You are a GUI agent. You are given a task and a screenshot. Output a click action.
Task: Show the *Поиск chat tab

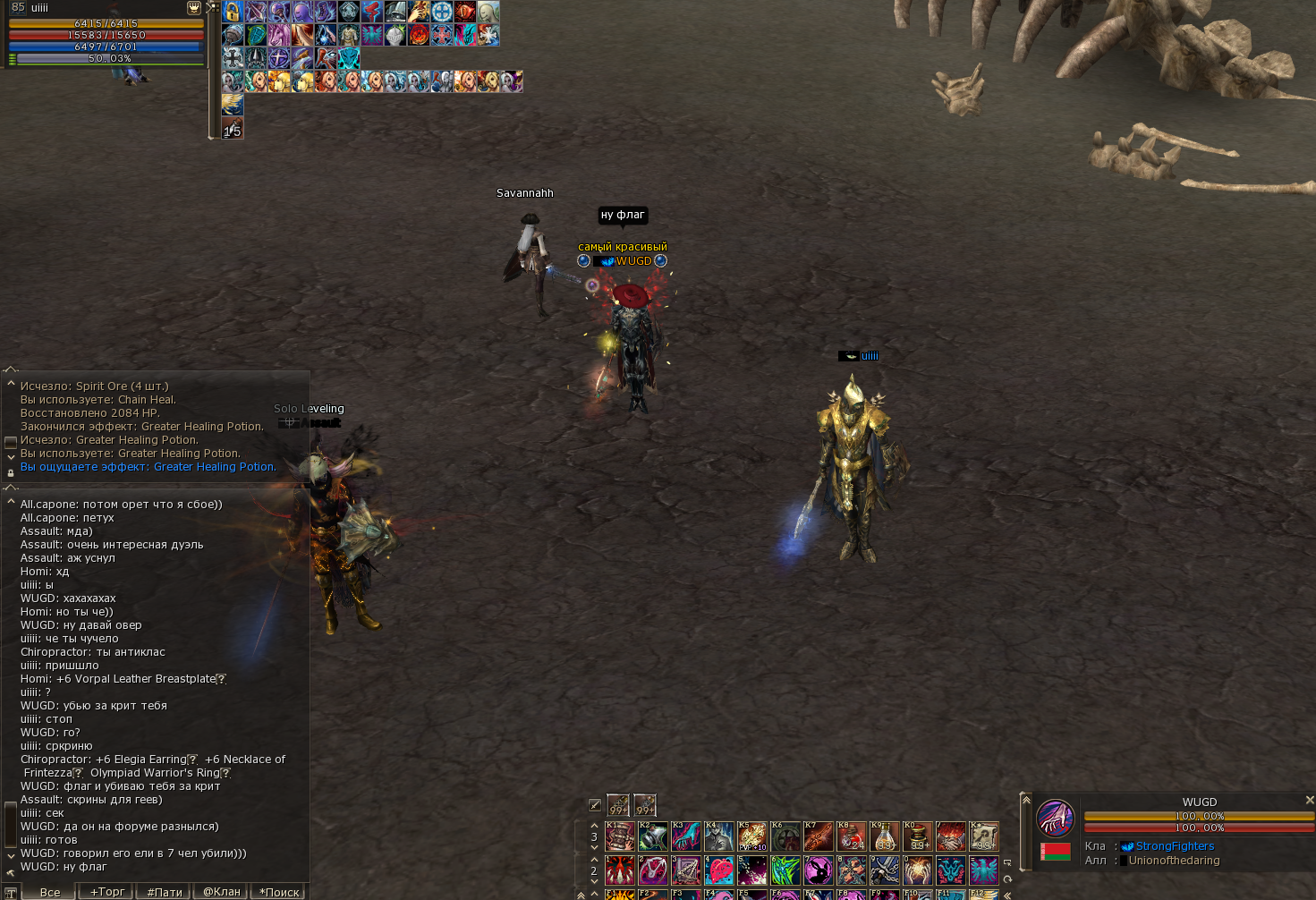coord(279,892)
